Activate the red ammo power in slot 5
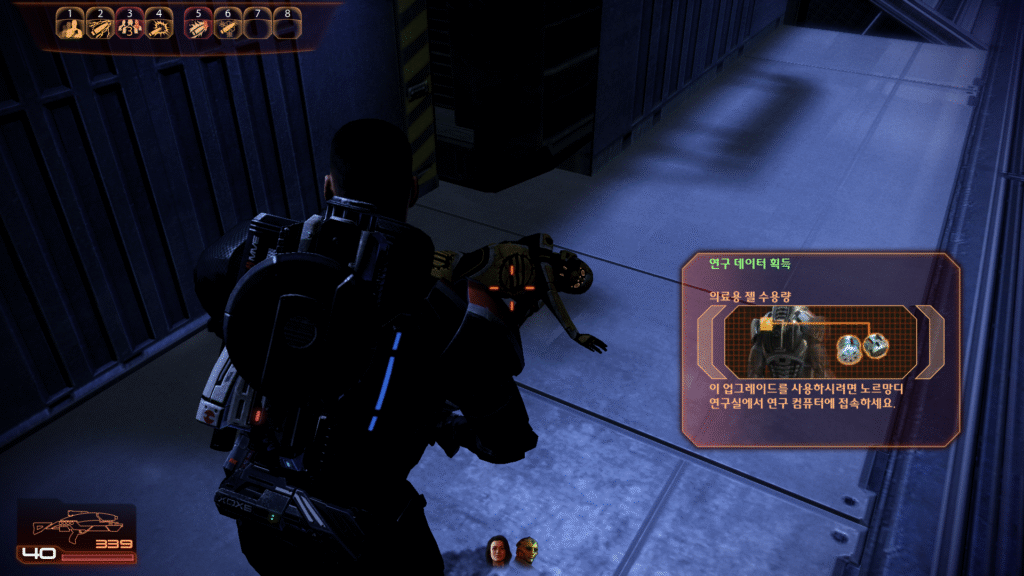Image resolution: width=1024 pixels, height=576 pixels. pyautogui.click(x=198, y=27)
